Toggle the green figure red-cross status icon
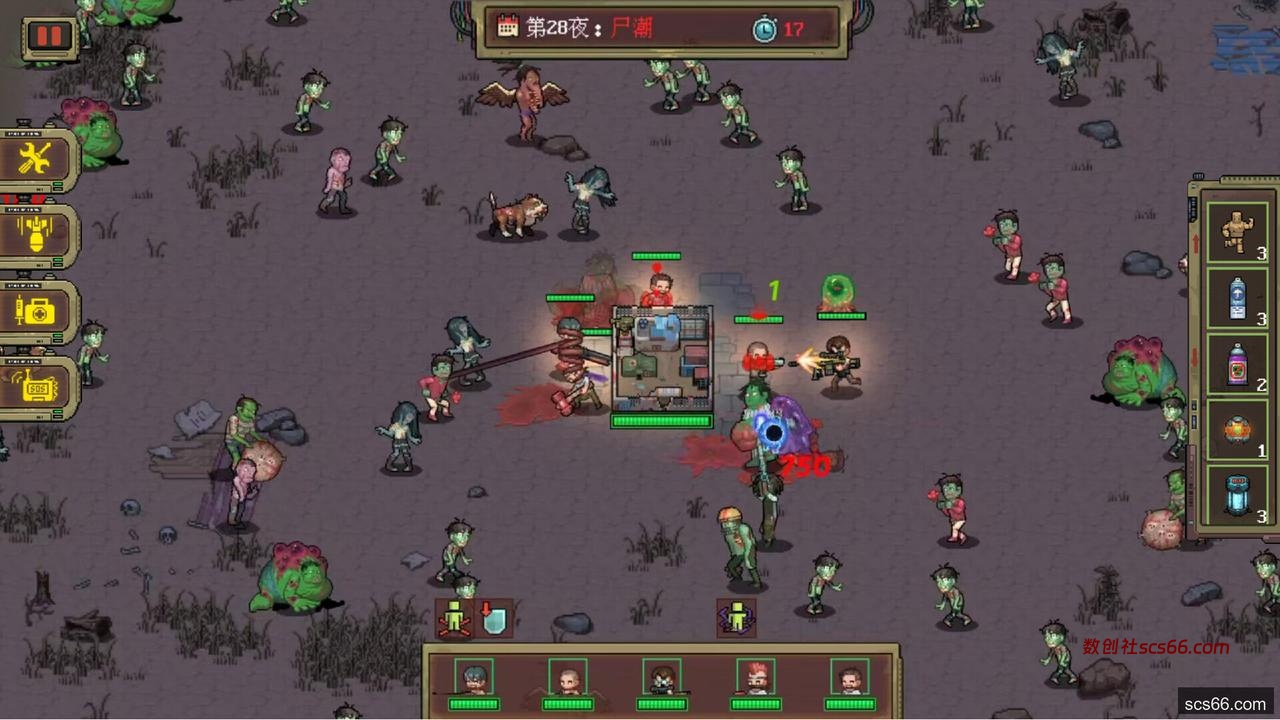Screen dimensions: 1280x720 (x=455, y=619)
